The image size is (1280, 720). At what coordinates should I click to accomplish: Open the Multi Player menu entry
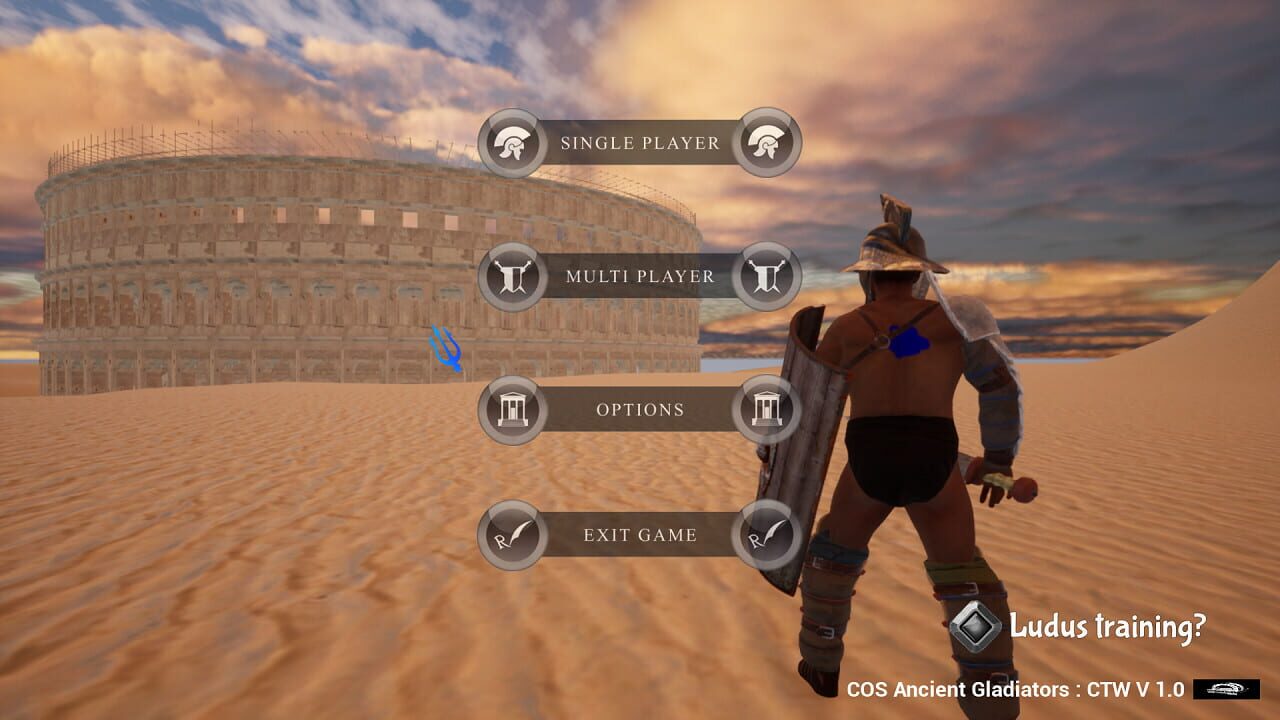coord(640,277)
